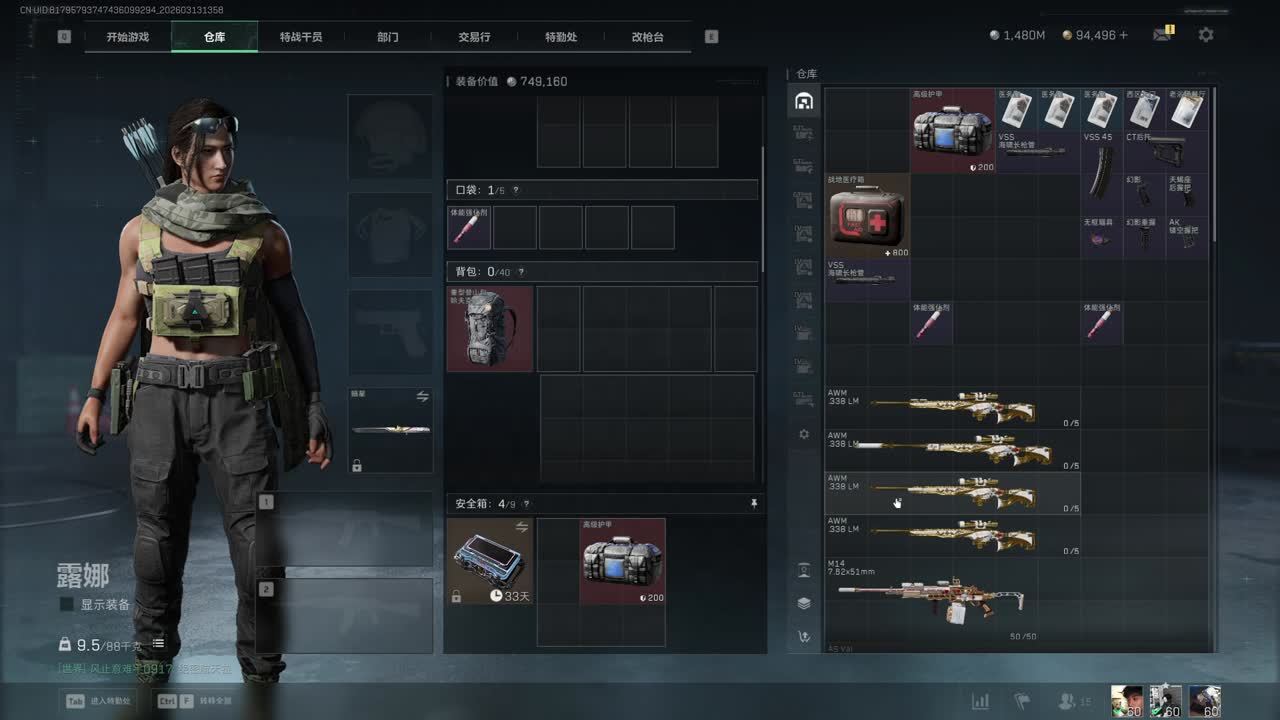Open the 开始游戏 tab
The height and width of the screenshot is (720, 1280).
[x=128, y=37]
